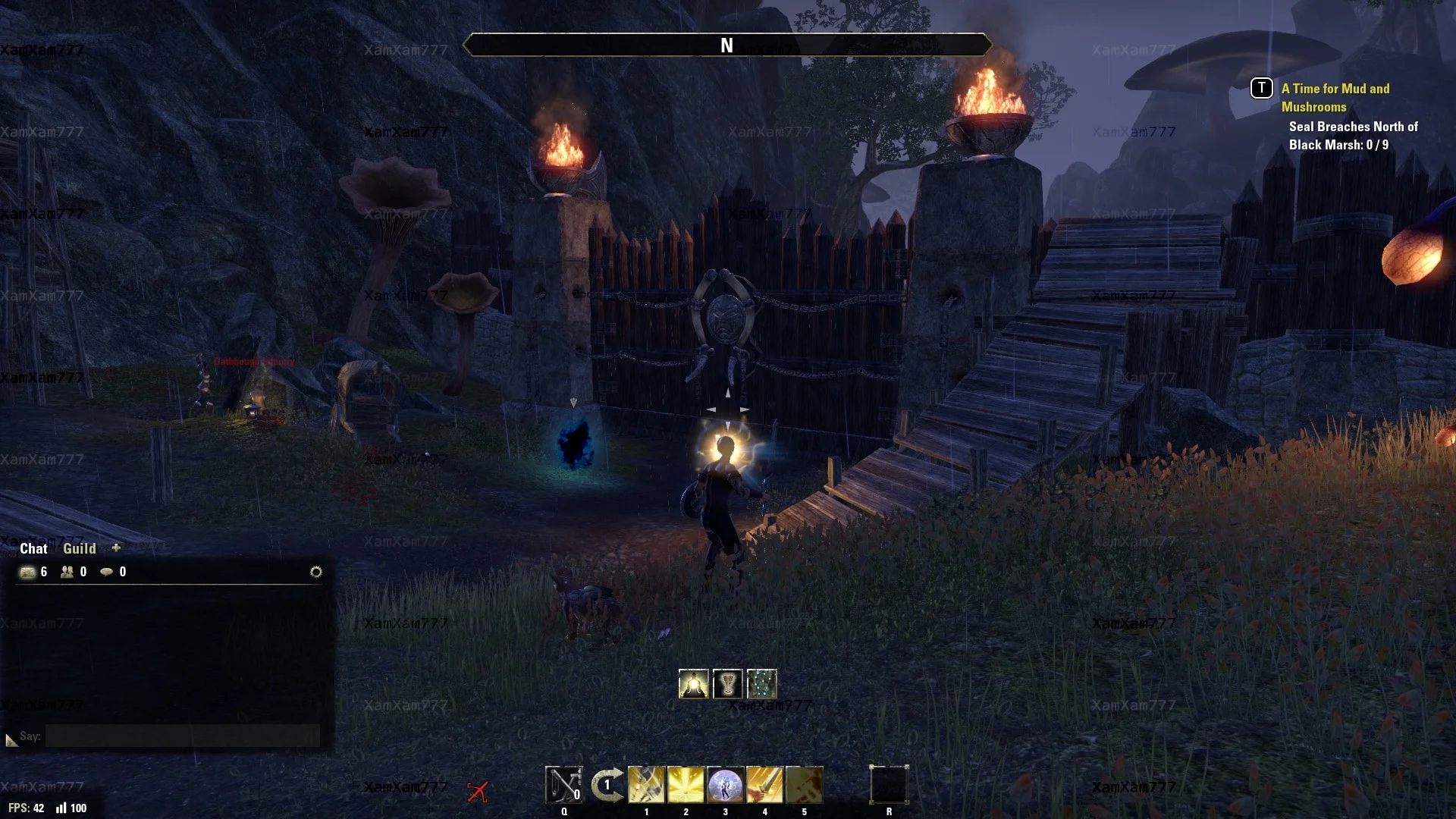Open chat options gear

(316, 572)
